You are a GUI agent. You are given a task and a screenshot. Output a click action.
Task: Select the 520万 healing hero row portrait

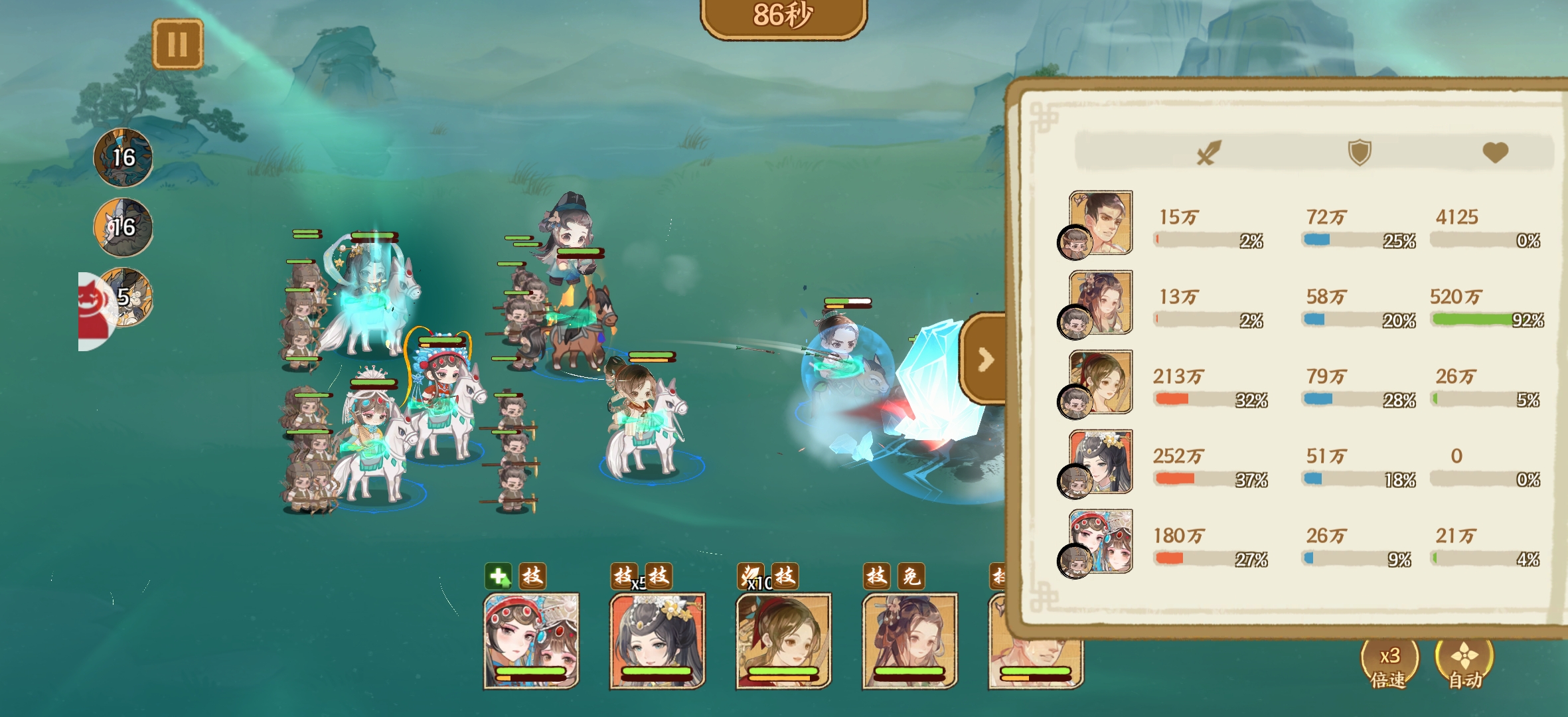tap(1100, 303)
